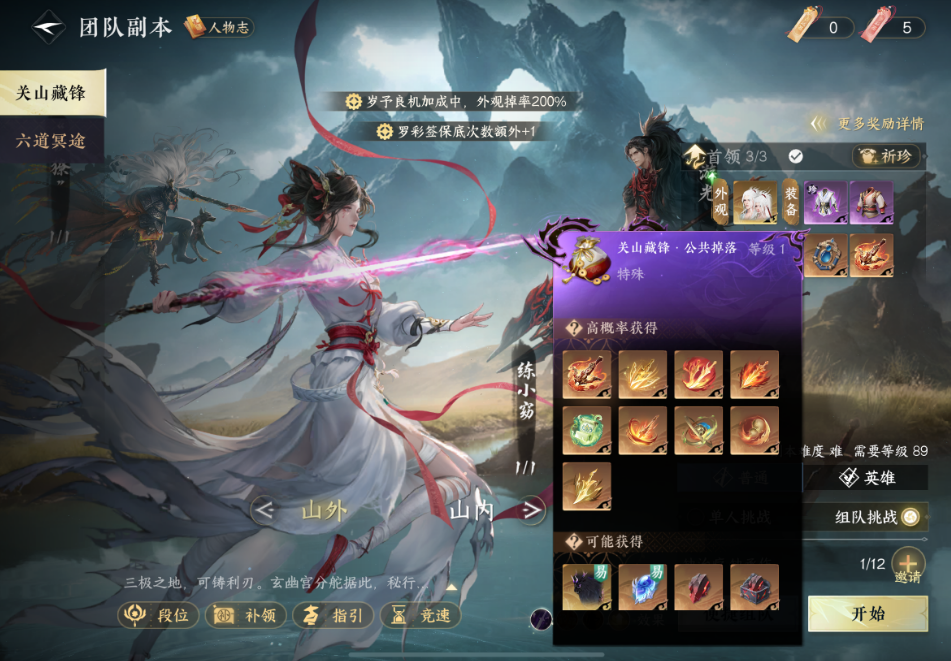Select the white-haired appearance reward icon
Screen dimensions: 951x661
755,202
